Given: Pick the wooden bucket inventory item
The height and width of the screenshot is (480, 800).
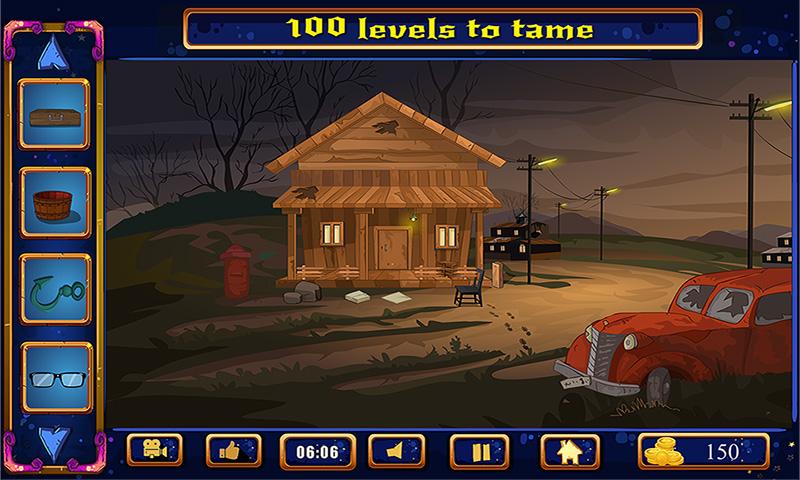Looking at the screenshot, I should (55, 202).
